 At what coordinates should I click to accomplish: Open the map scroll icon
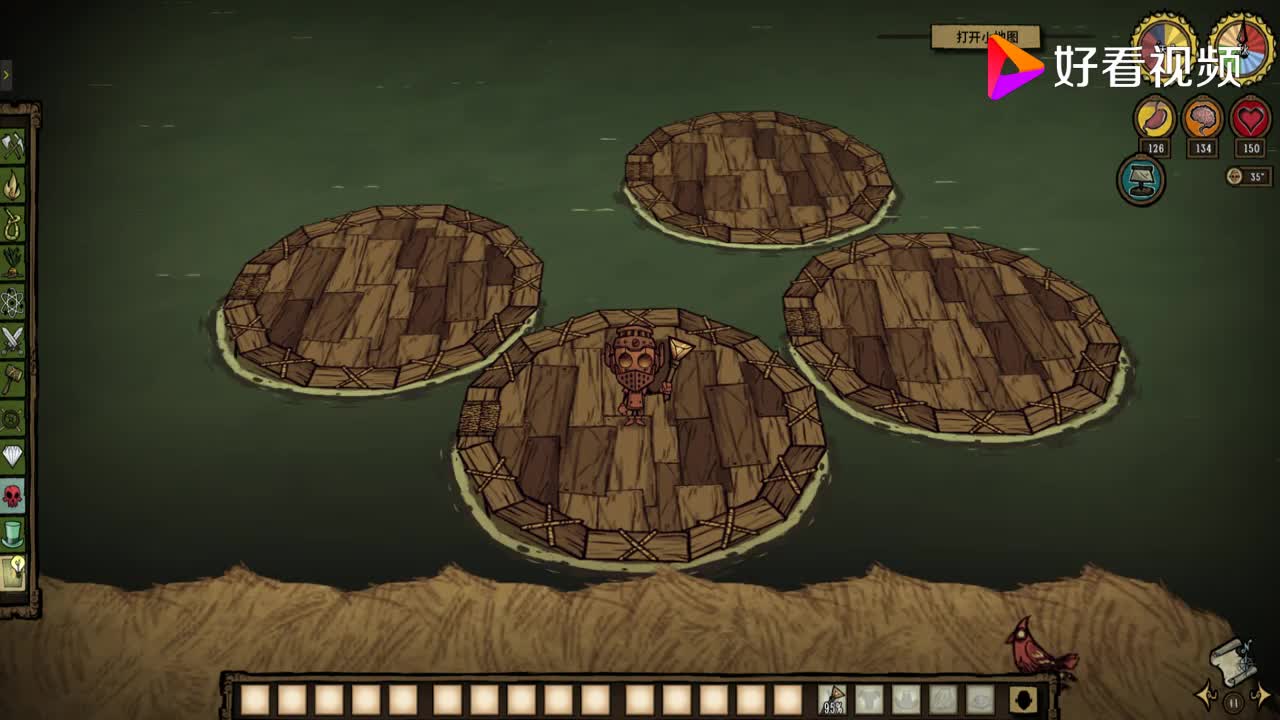(x=1231, y=658)
